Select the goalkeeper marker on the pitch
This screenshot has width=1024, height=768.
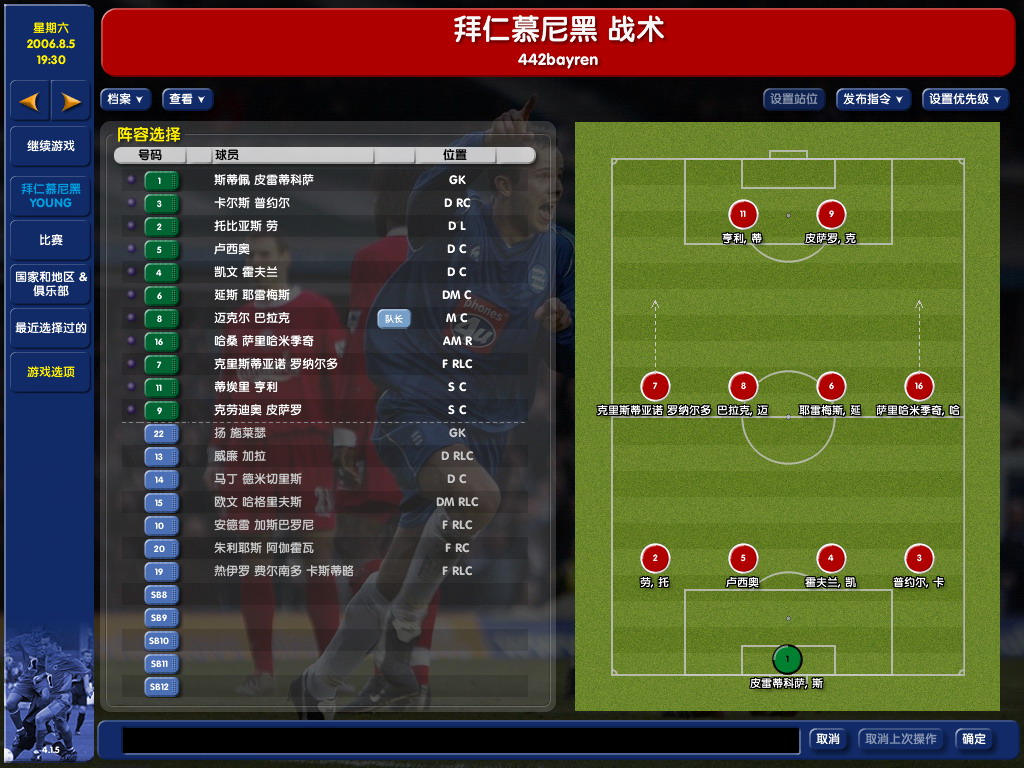[x=787, y=659]
